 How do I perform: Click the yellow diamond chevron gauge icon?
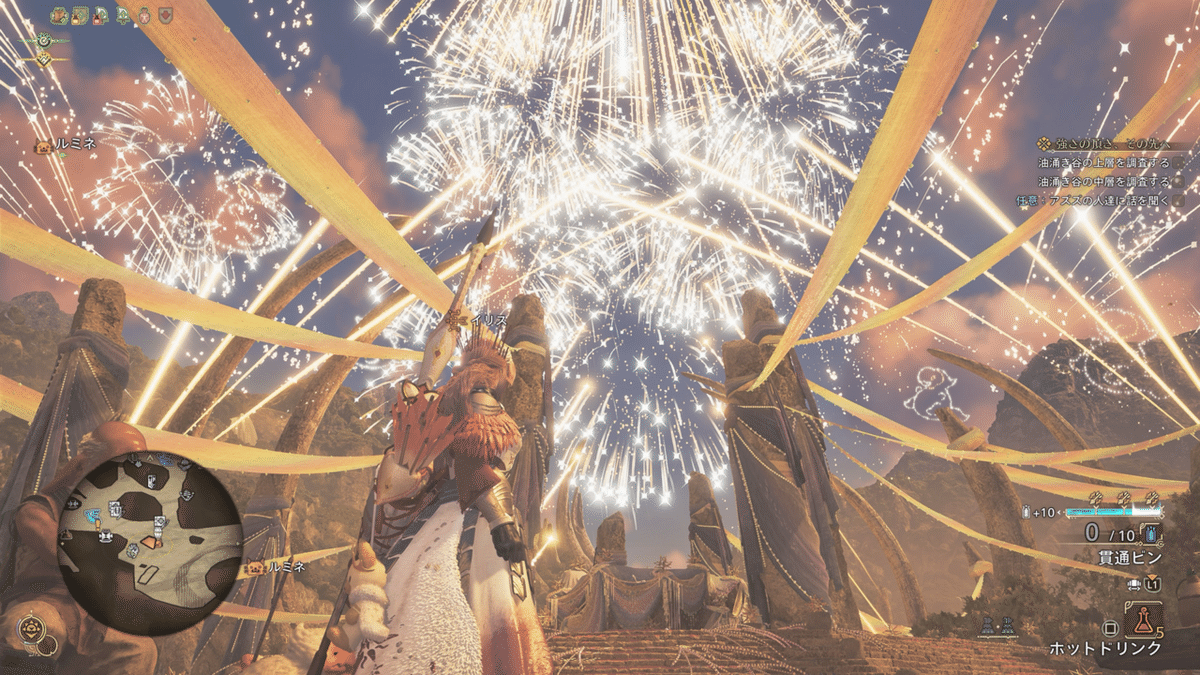click(43, 59)
